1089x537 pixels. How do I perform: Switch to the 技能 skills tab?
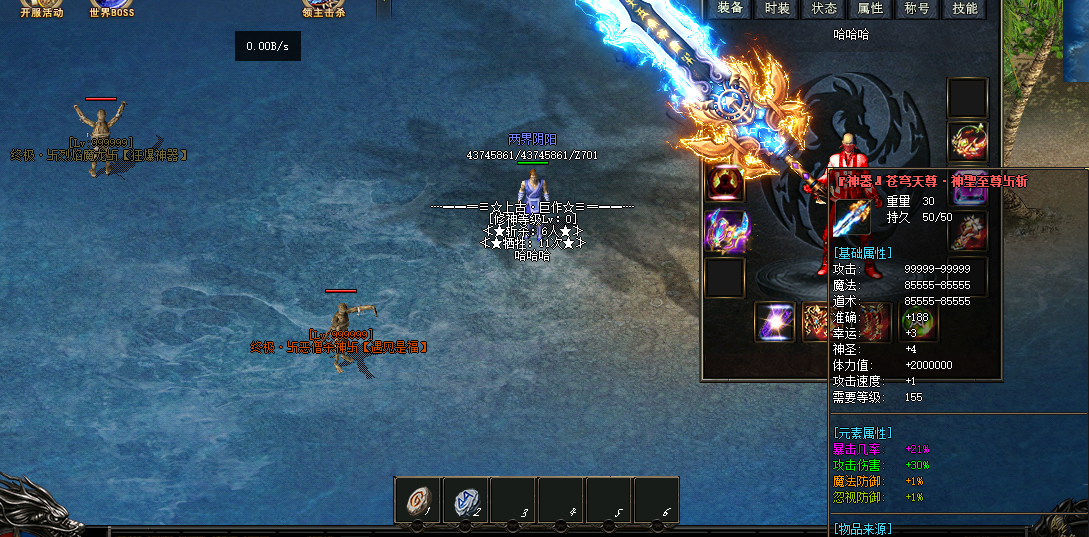pos(965,9)
